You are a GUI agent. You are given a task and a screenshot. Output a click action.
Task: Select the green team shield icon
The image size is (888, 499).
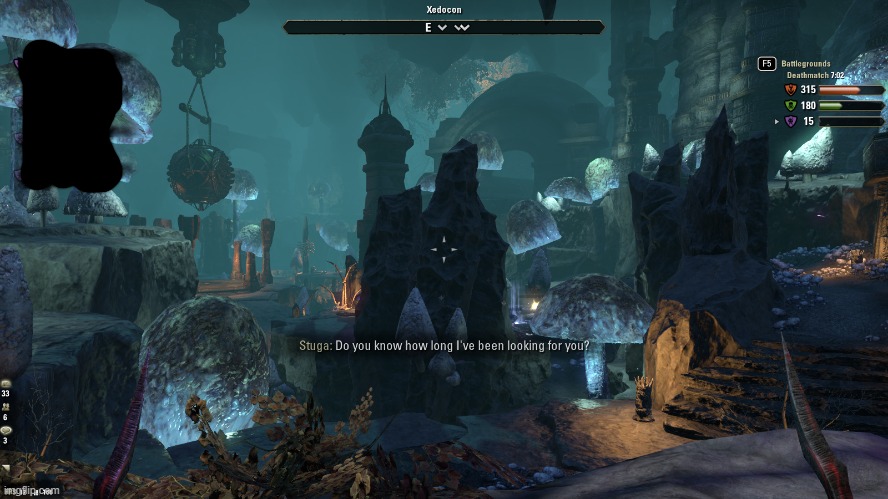click(790, 106)
